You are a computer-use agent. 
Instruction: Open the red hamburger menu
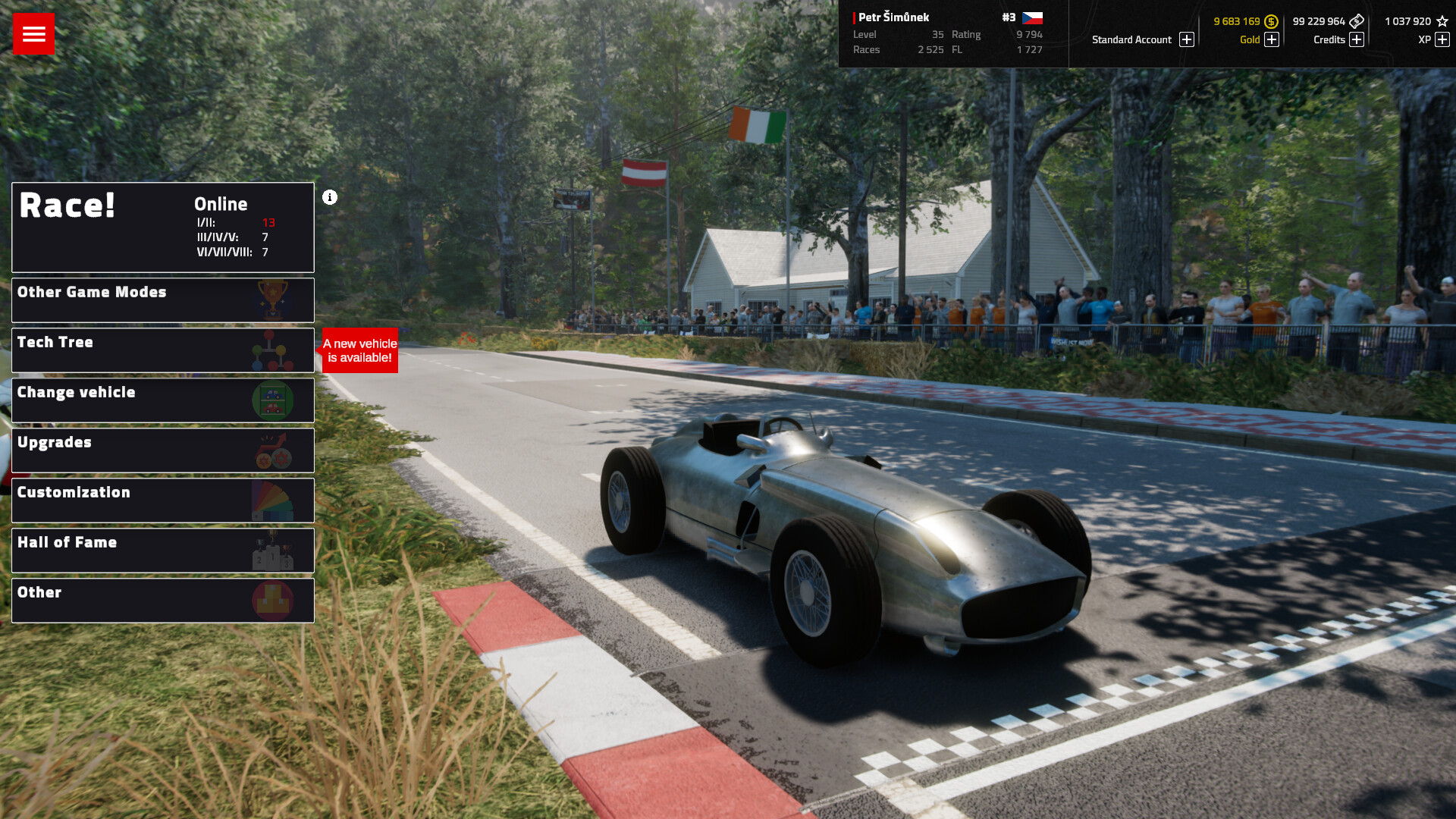coord(33,33)
